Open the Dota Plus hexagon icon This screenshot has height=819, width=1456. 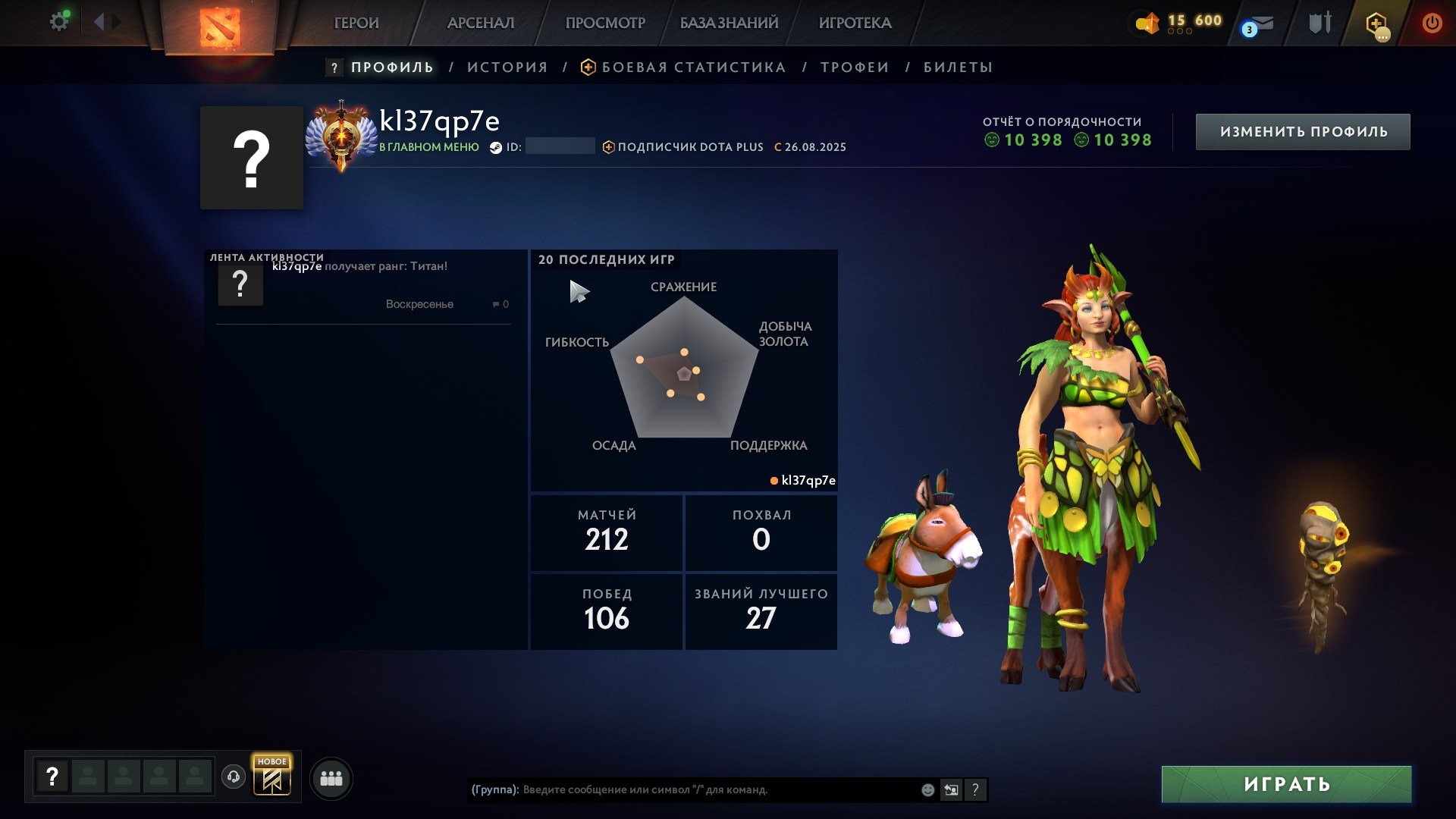[1376, 24]
